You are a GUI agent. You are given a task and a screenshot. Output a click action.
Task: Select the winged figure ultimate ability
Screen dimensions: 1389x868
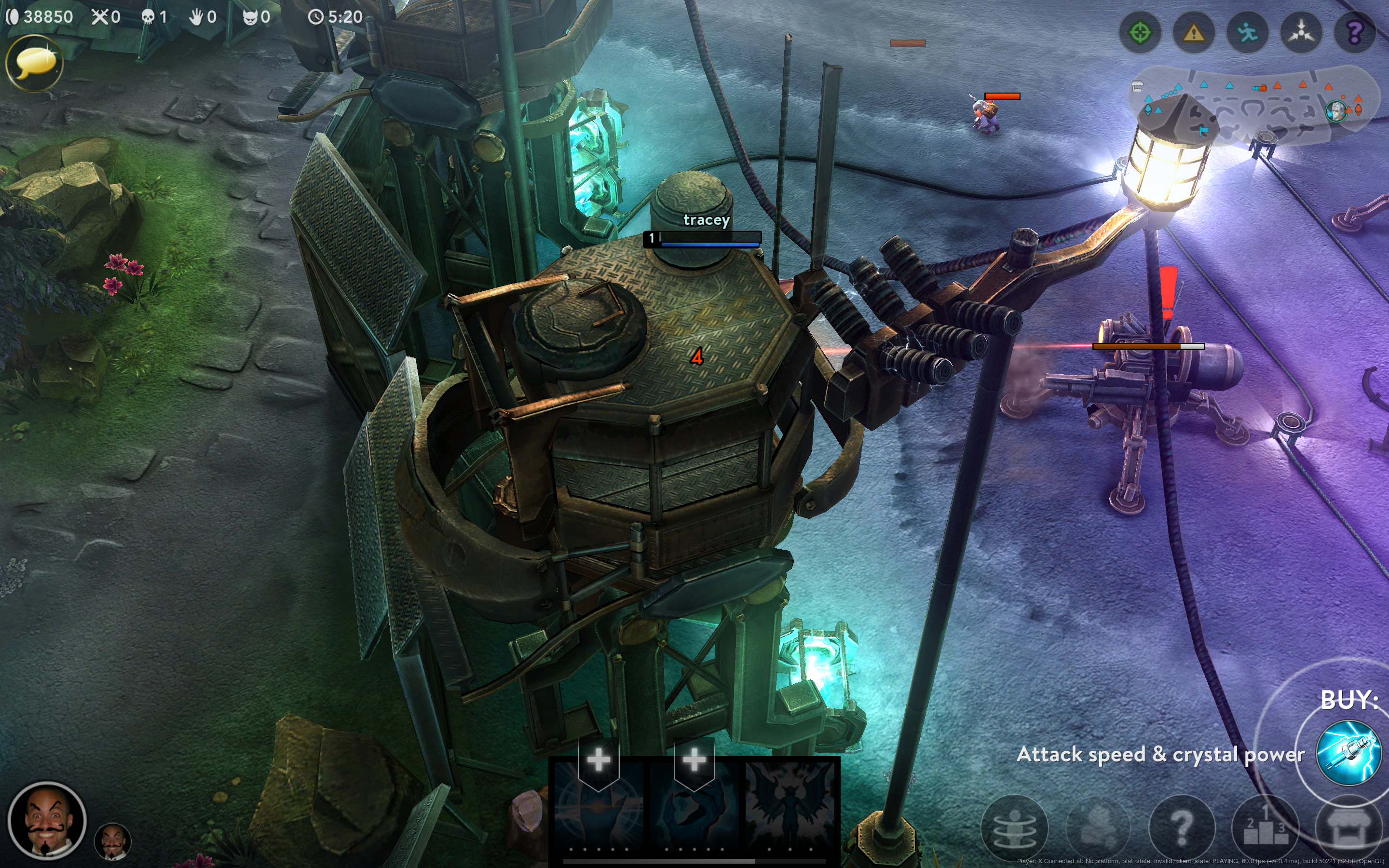(790, 804)
